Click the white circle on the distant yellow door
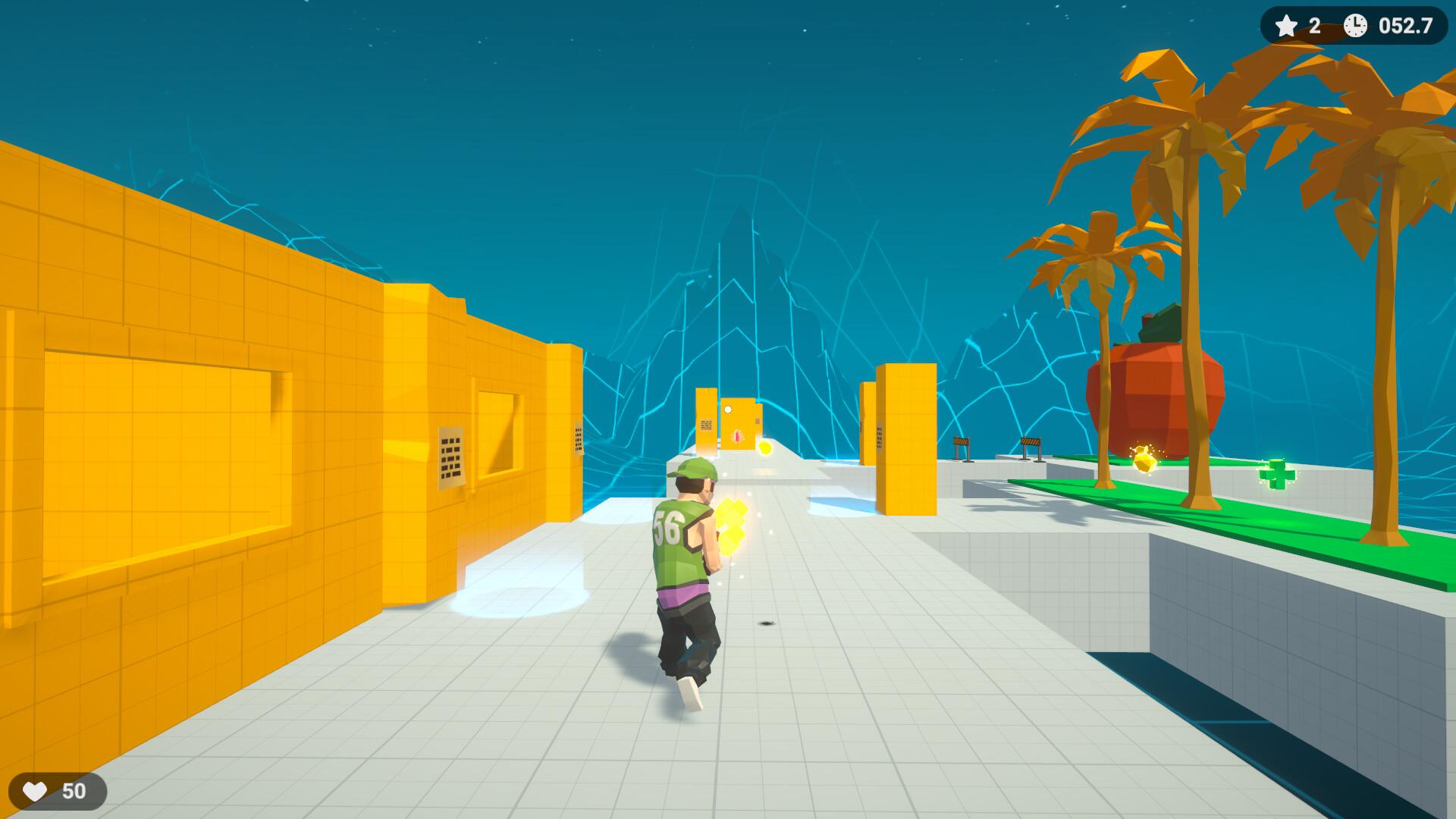 pyautogui.click(x=728, y=409)
